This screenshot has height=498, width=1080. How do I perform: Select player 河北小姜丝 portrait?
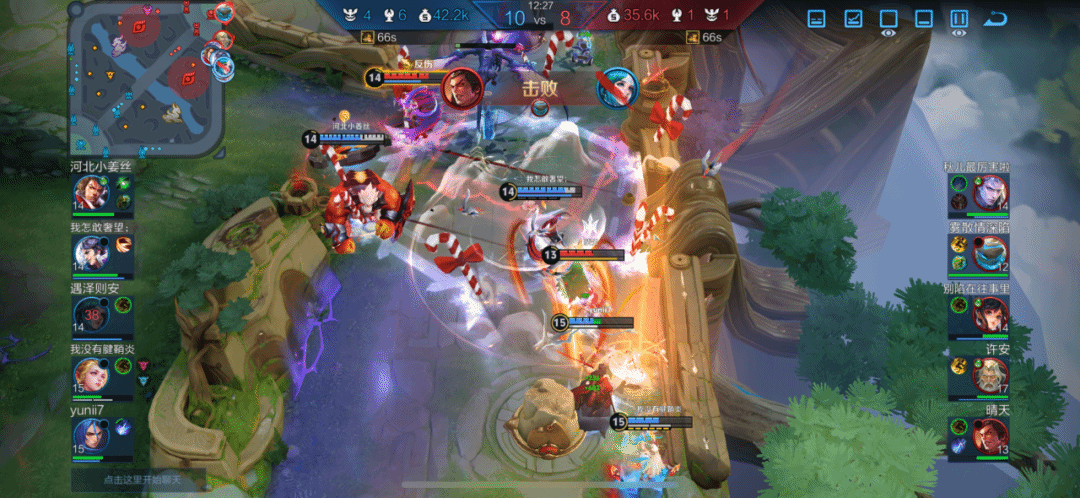tap(89, 193)
